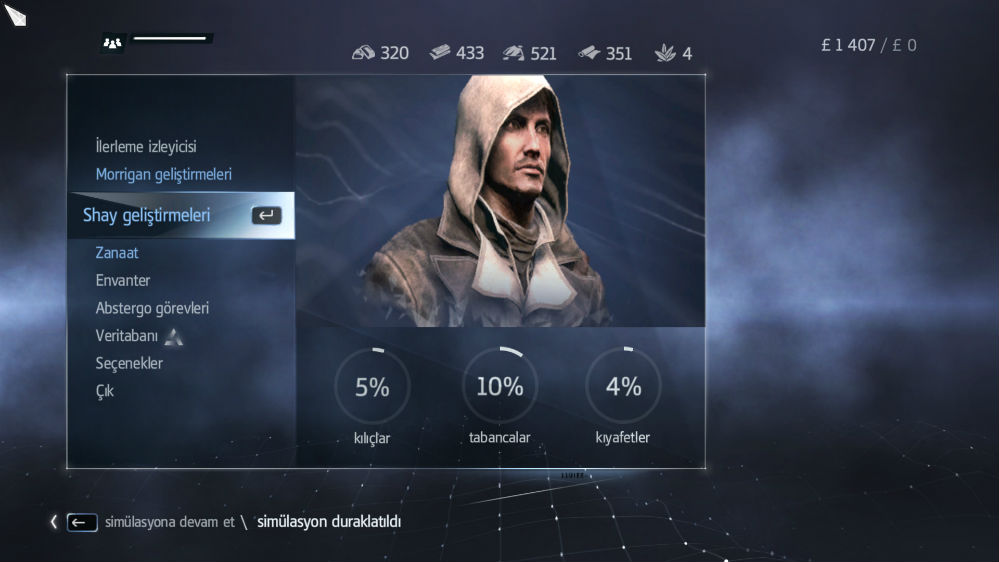Select the kılıçlar 5% upgrade circle
This screenshot has width=999, height=562.
tap(372, 387)
